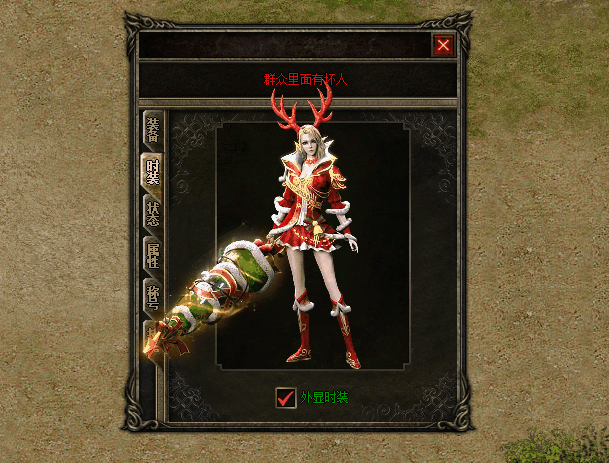Switch to the 装备 (Equipment) tab

[153, 129]
